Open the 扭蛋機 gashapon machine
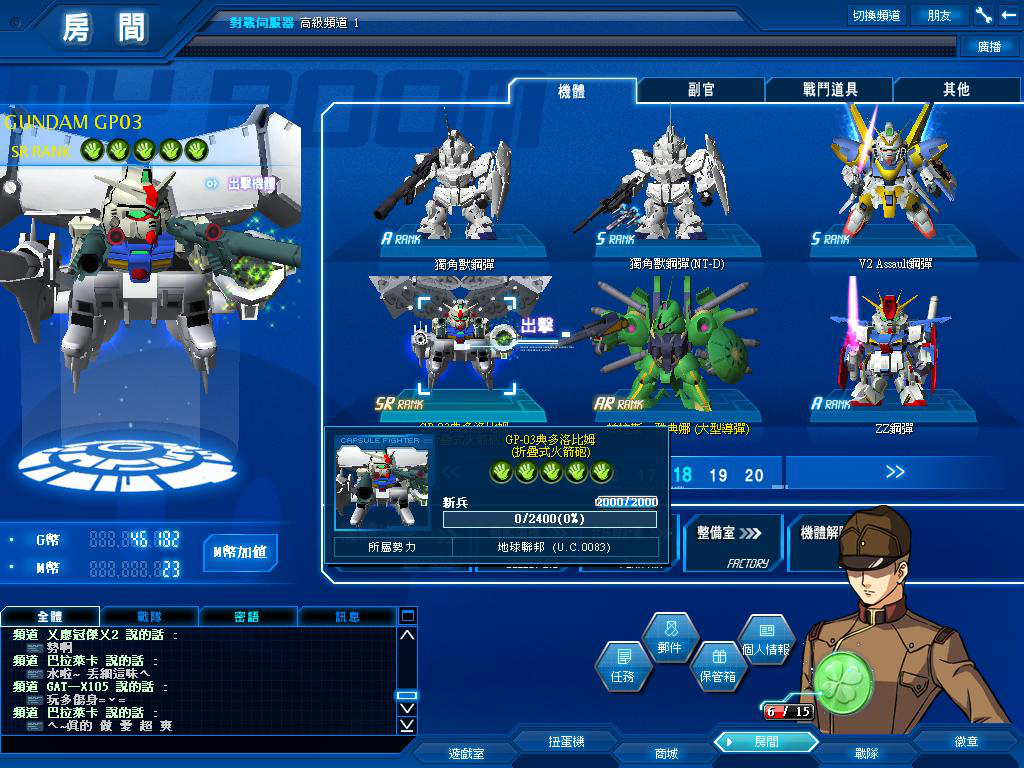The width and height of the screenshot is (1024, 768). point(566,742)
